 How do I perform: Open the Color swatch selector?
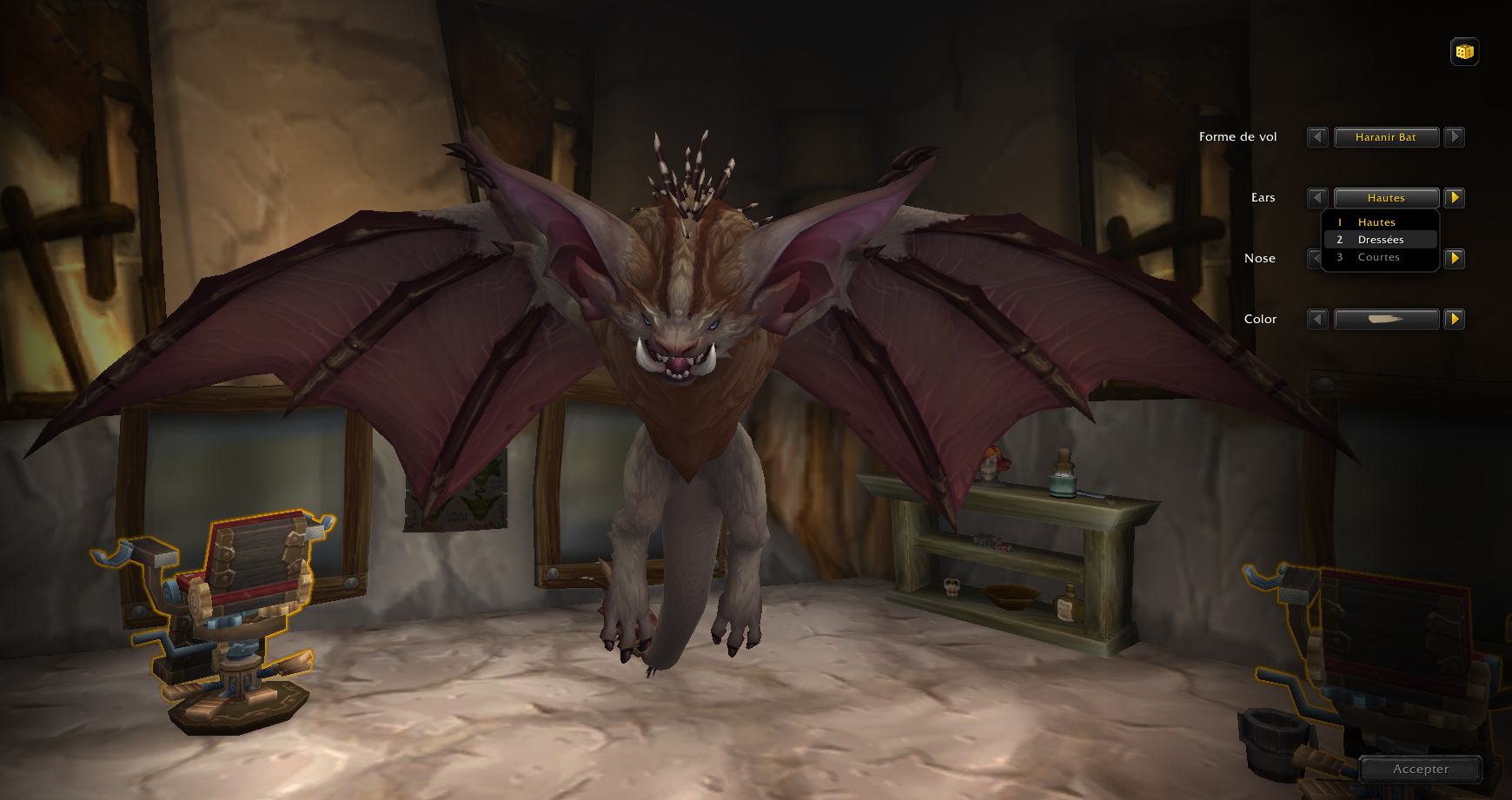click(x=1386, y=319)
